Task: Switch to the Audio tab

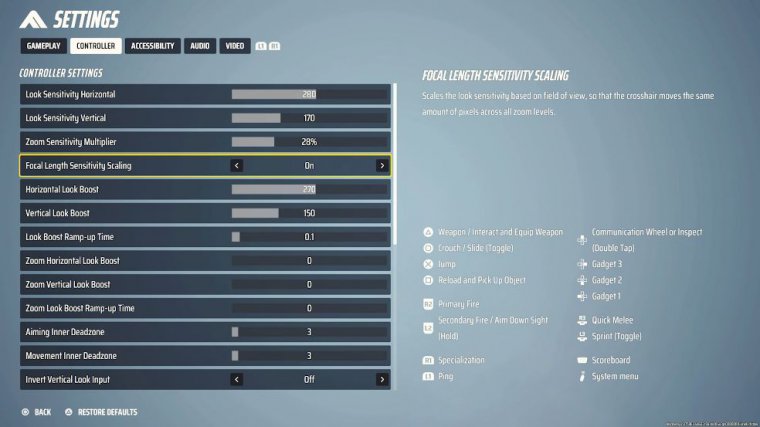Action: point(200,46)
